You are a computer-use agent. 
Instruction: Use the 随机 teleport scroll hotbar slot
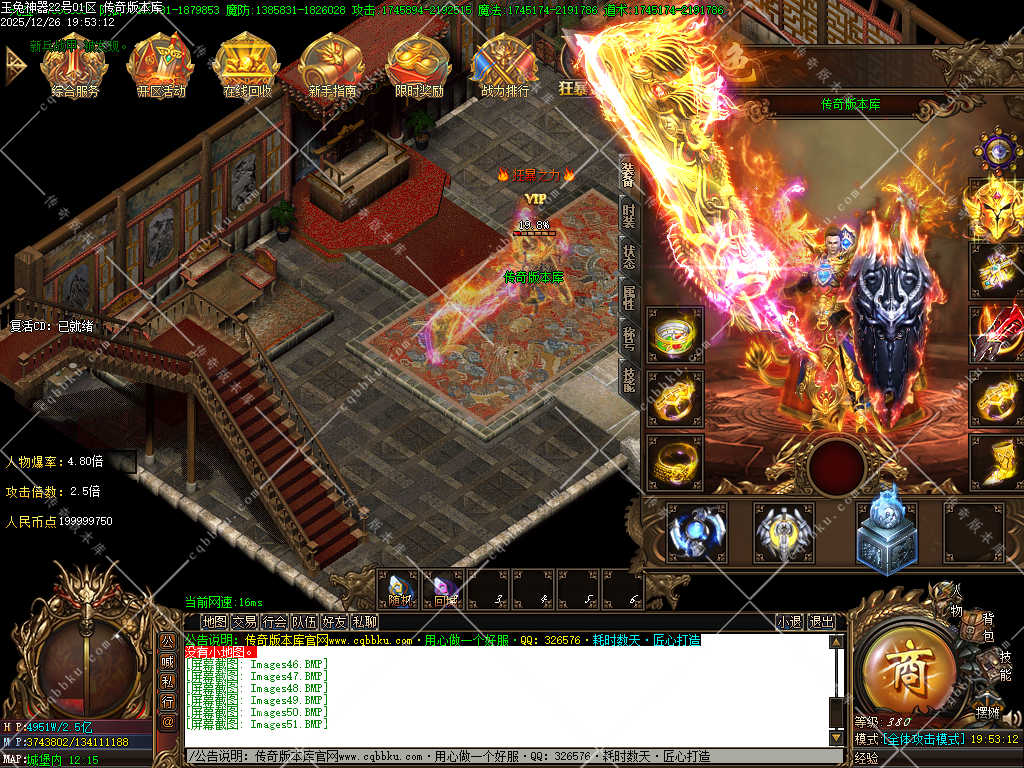pos(398,589)
